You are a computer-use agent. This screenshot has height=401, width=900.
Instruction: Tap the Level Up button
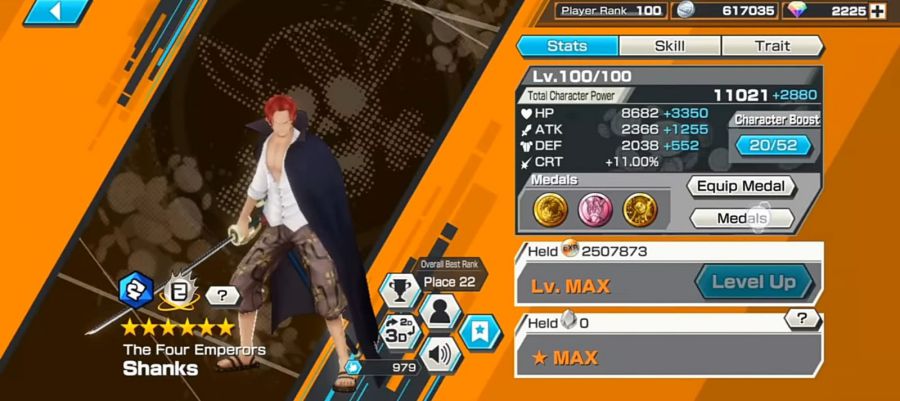click(754, 282)
